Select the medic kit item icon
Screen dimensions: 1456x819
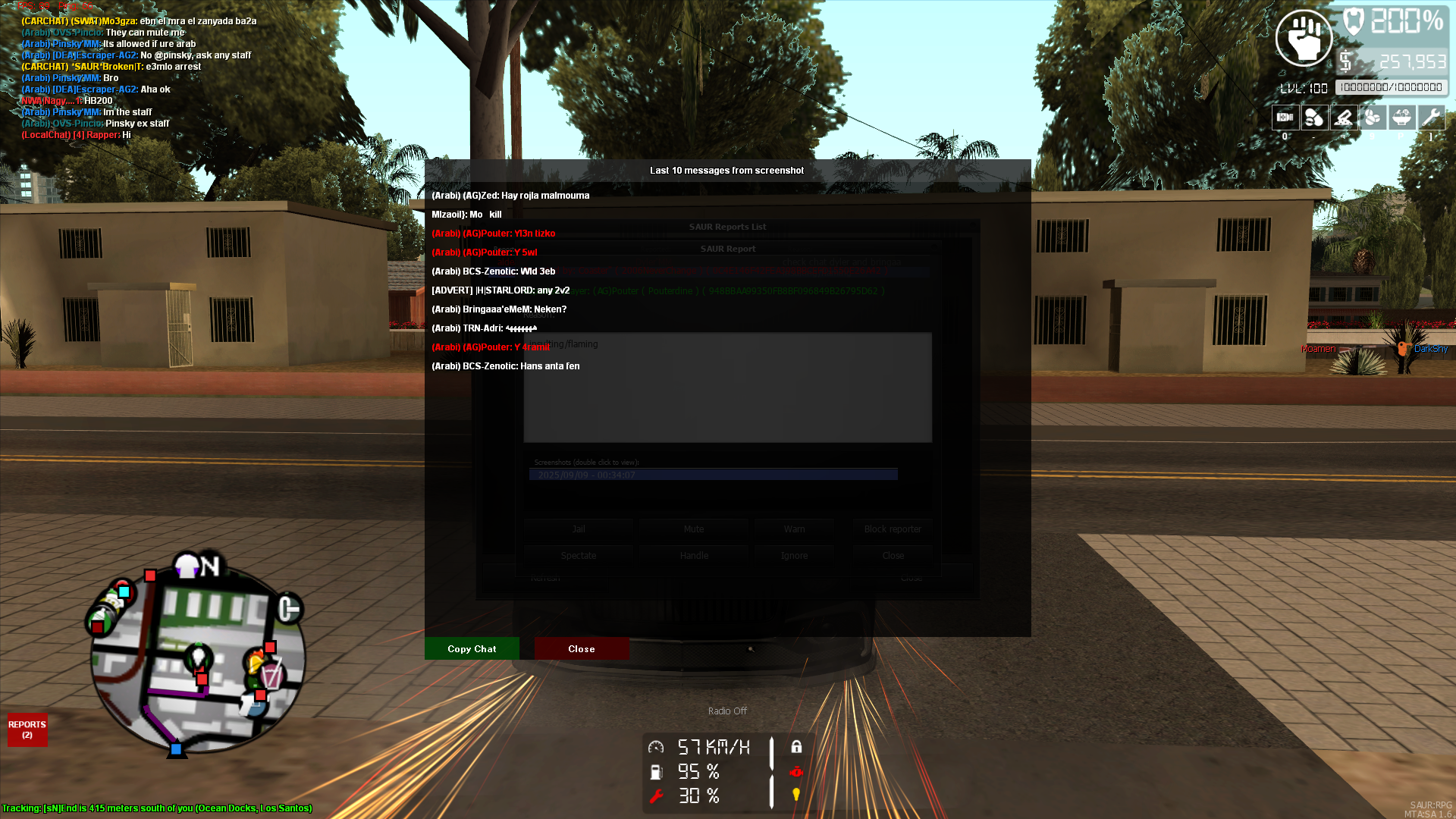coord(1285,118)
